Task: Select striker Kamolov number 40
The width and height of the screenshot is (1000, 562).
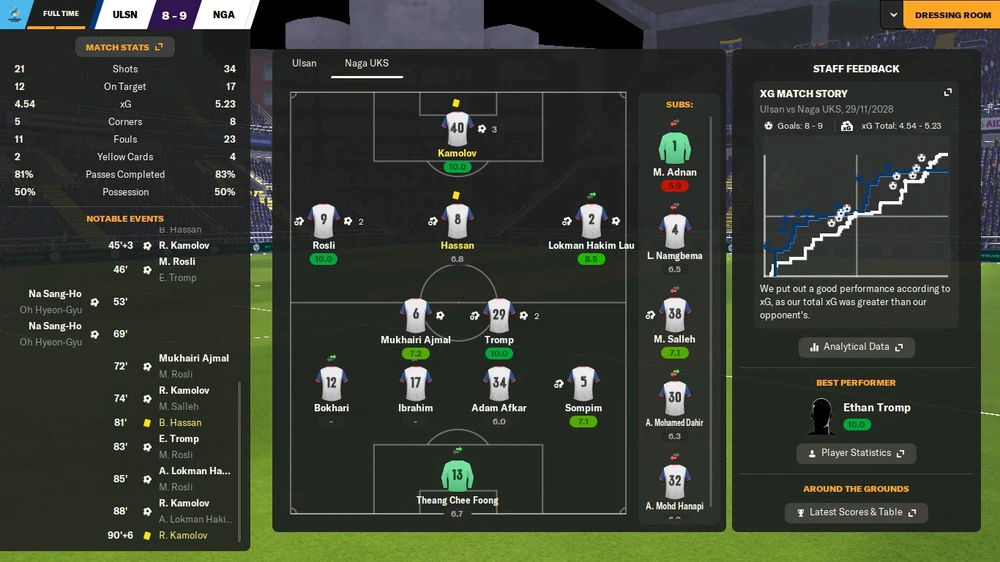Action: point(457,129)
